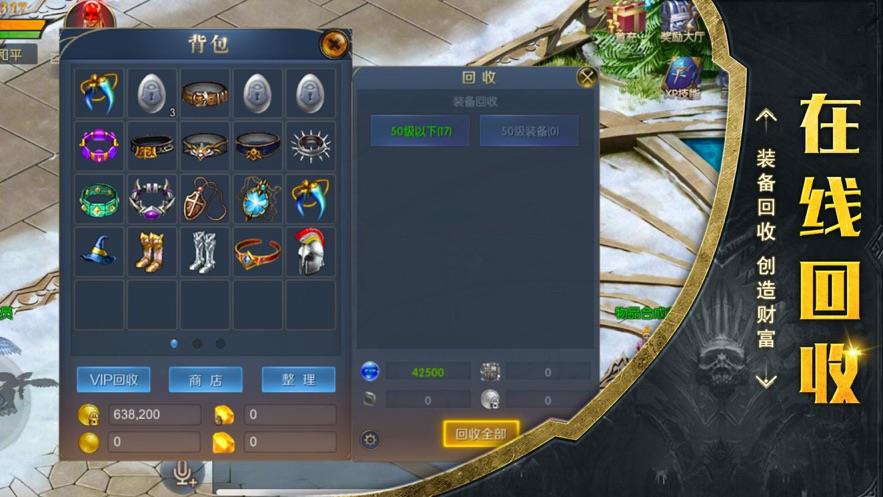Select the green jade bracelet
883x497 pixels.
pos(99,199)
